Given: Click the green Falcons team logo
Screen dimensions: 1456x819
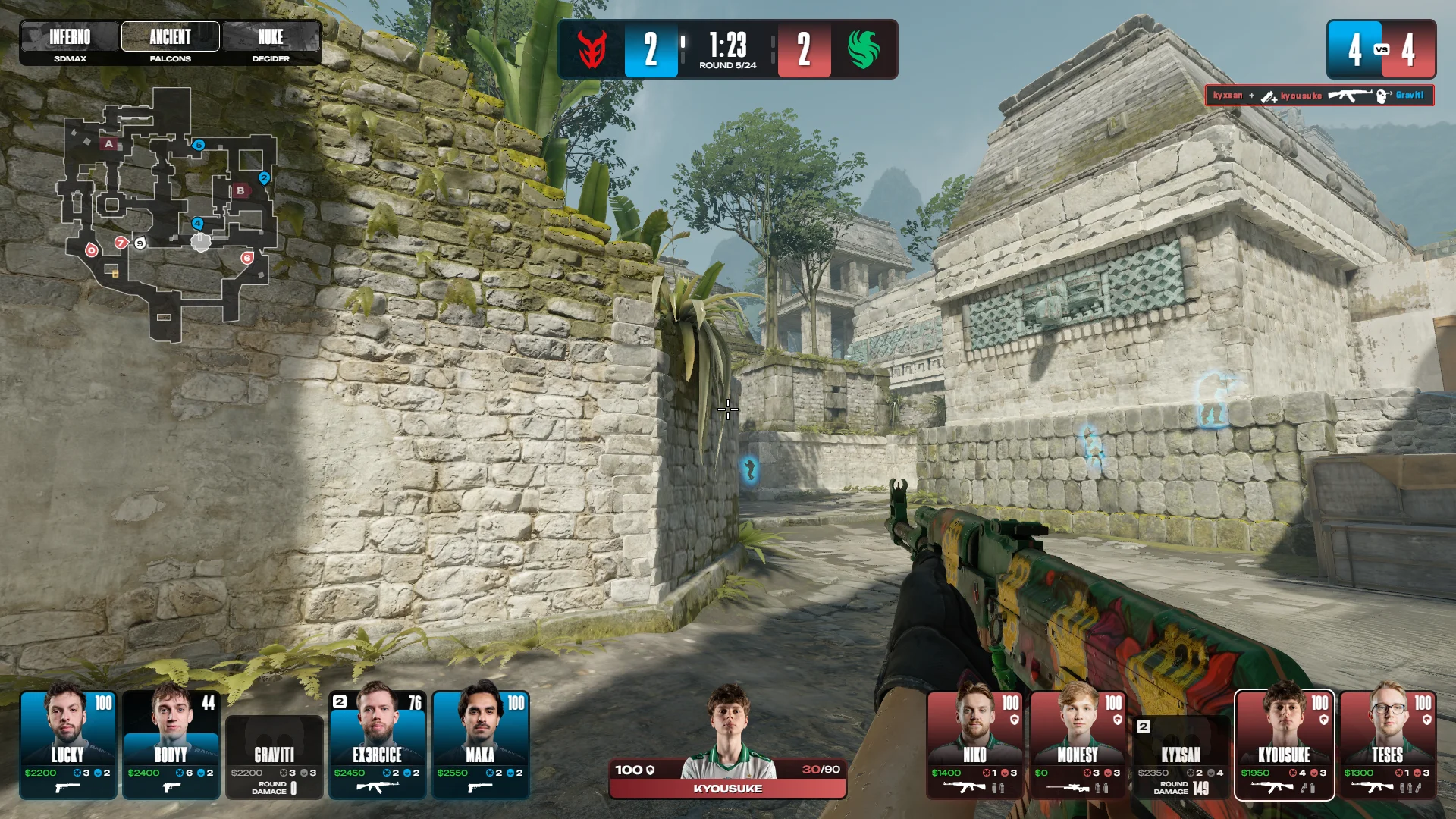Looking at the screenshot, I should [864, 49].
